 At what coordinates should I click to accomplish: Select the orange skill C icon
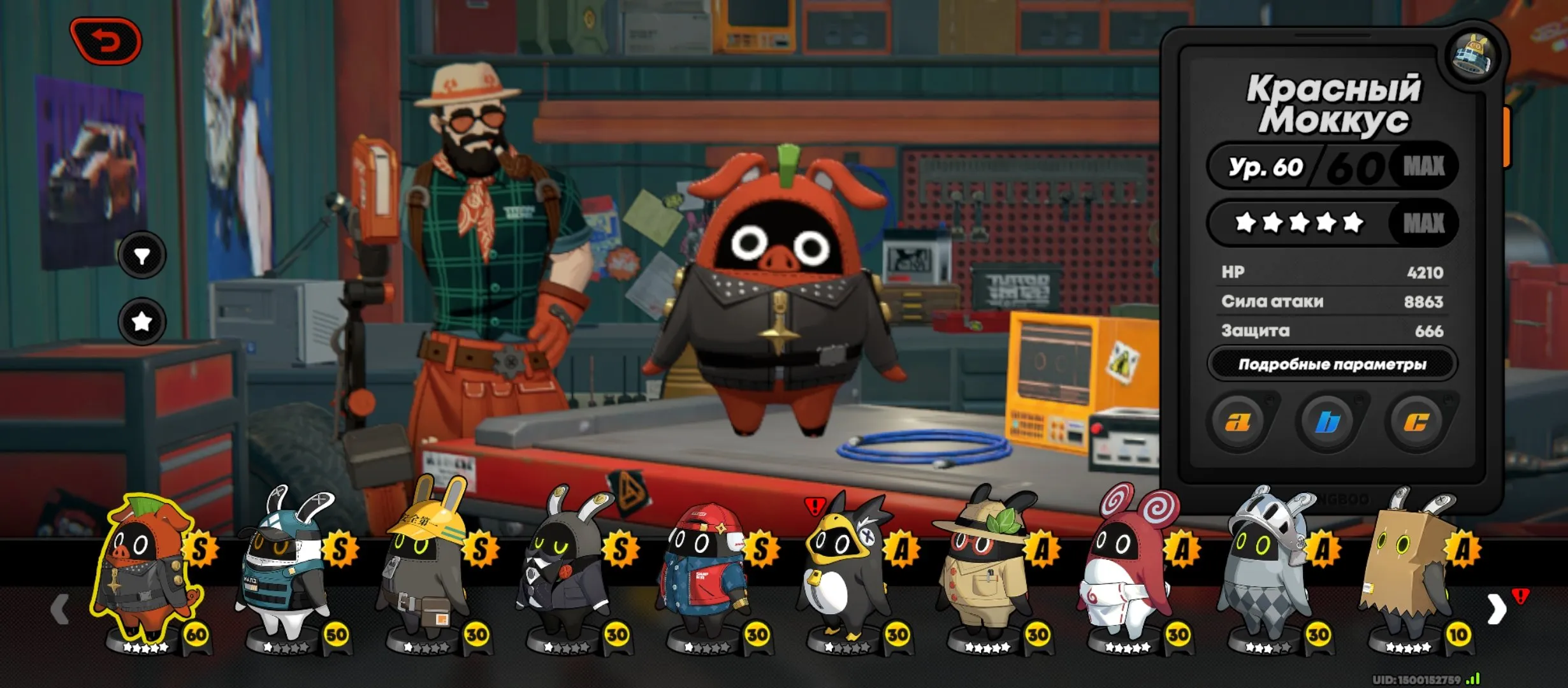(1416, 422)
